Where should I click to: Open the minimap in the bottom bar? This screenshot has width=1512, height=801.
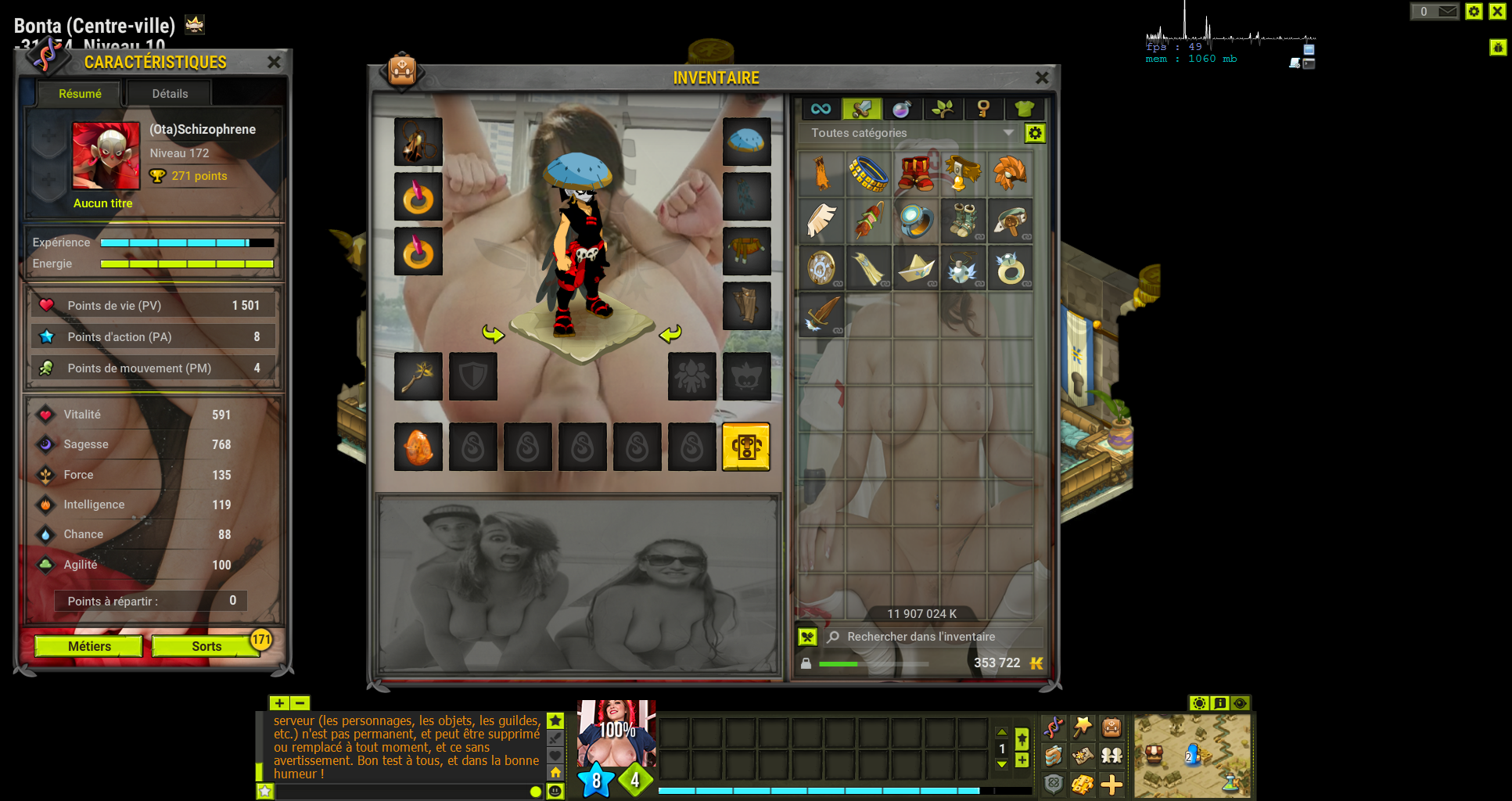(x=1192, y=756)
